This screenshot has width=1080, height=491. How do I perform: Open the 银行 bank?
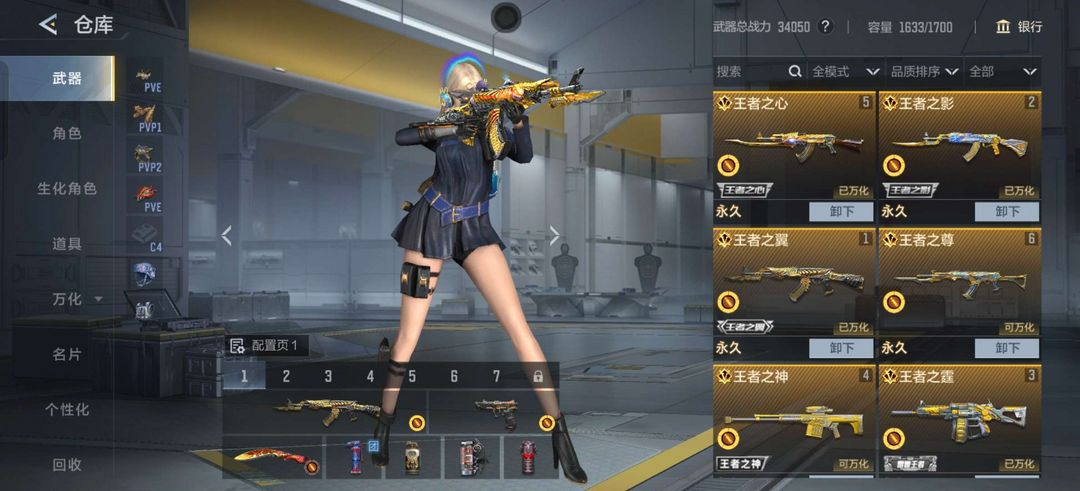pos(1019,27)
